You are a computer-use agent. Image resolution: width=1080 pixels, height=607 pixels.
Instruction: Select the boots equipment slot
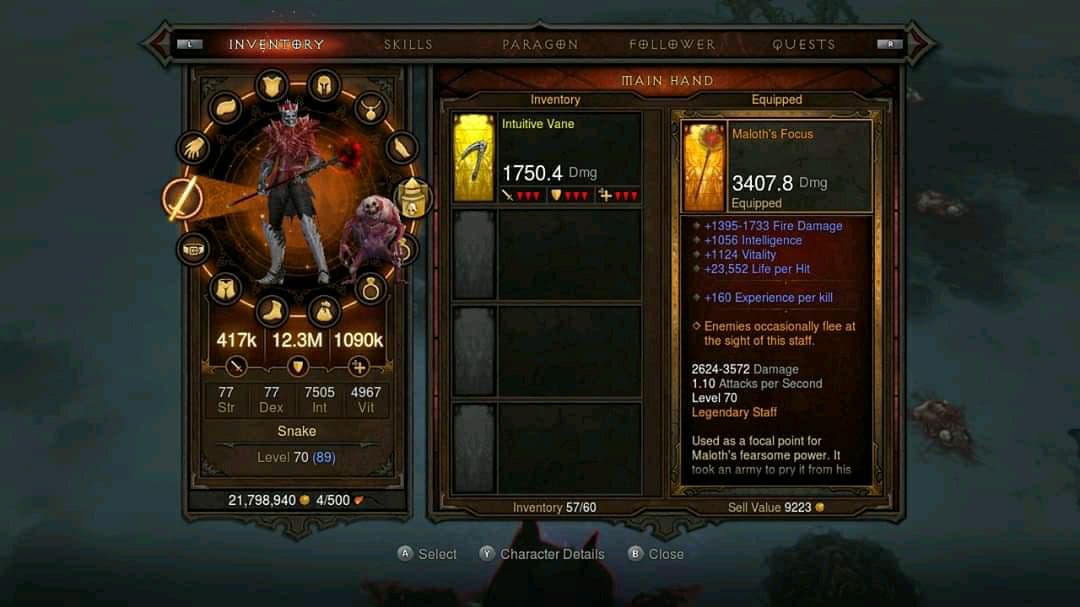tap(272, 311)
